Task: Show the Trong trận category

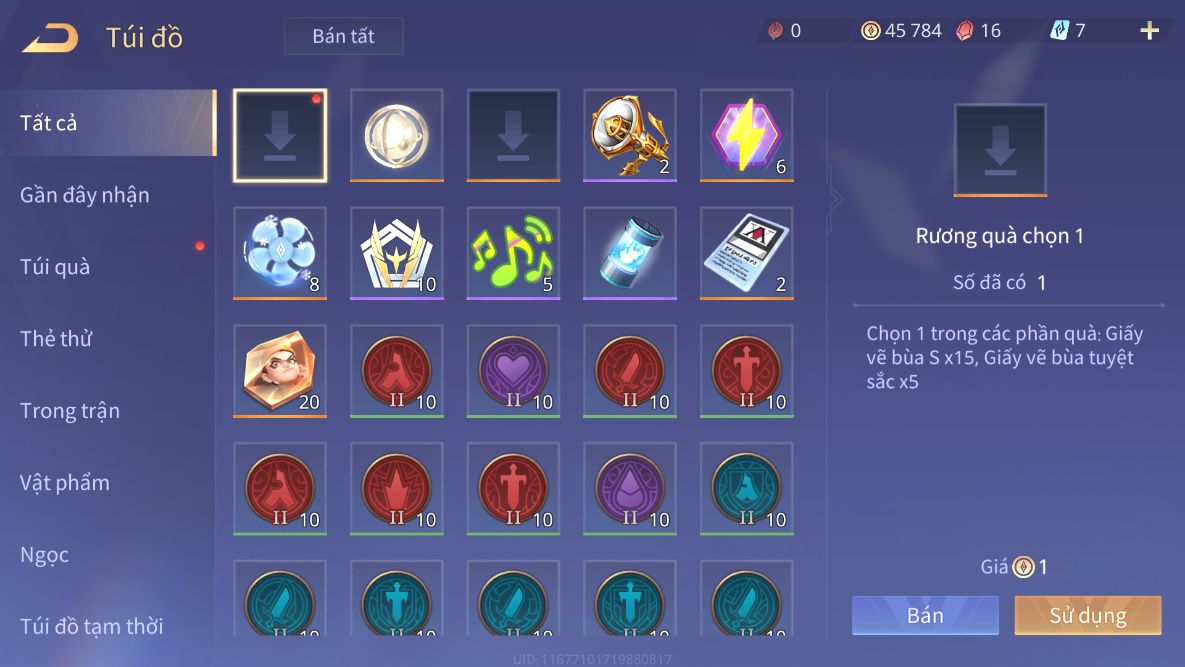Action: coord(70,411)
